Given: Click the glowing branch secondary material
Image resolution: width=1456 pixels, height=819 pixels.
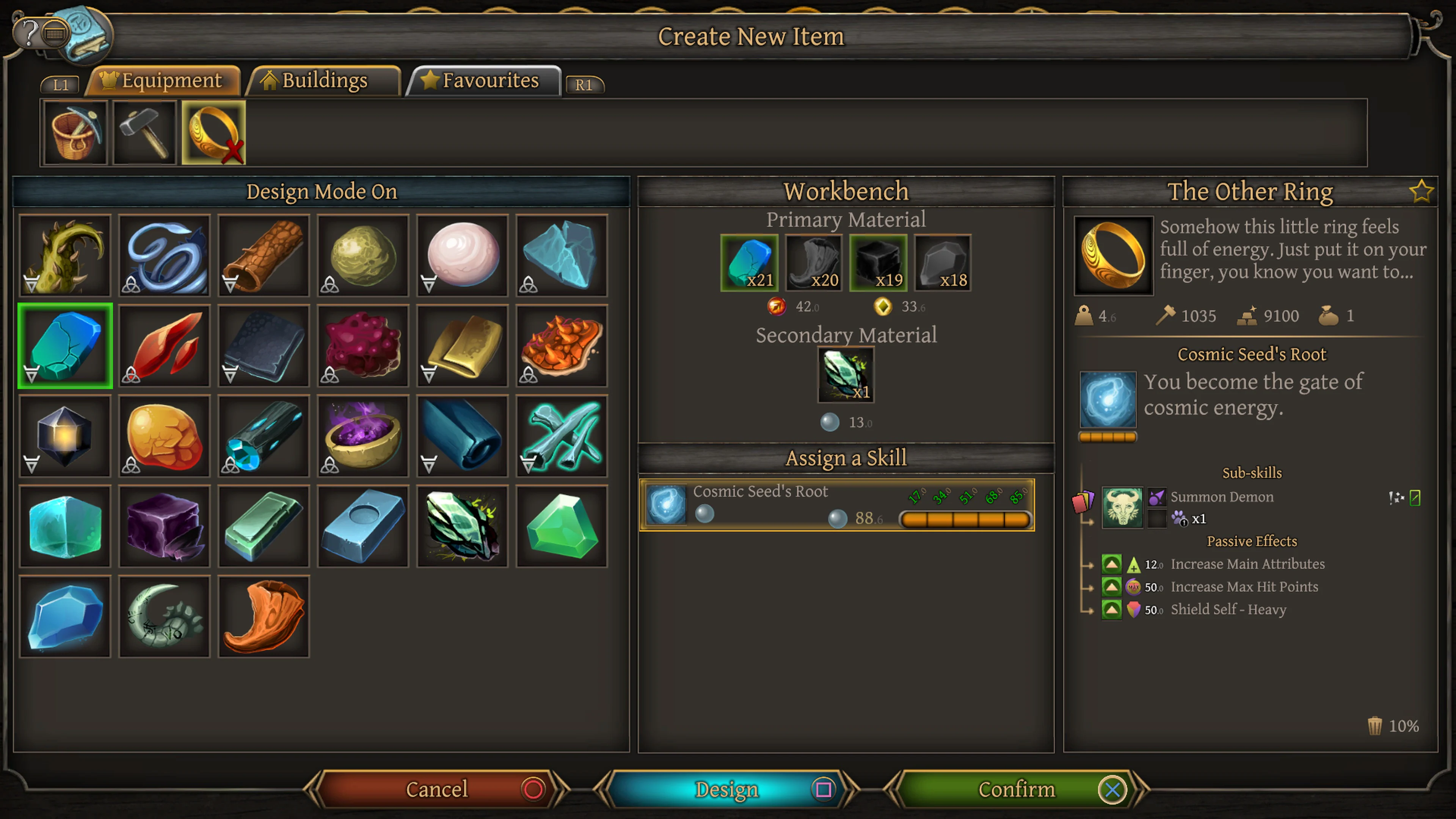Looking at the screenshot, I should 846,374.
